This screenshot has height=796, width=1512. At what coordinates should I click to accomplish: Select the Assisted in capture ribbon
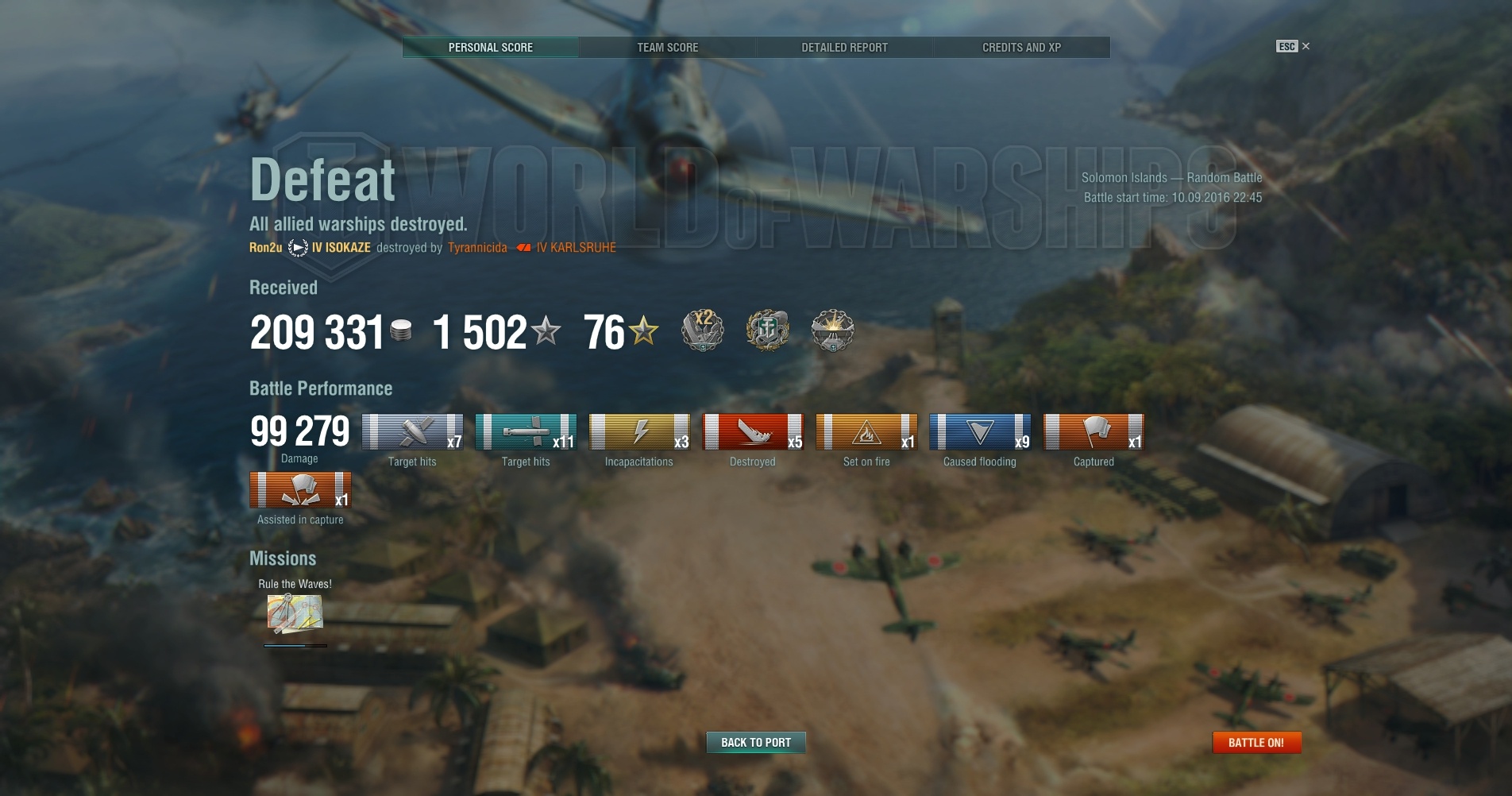tap(300, 490)
